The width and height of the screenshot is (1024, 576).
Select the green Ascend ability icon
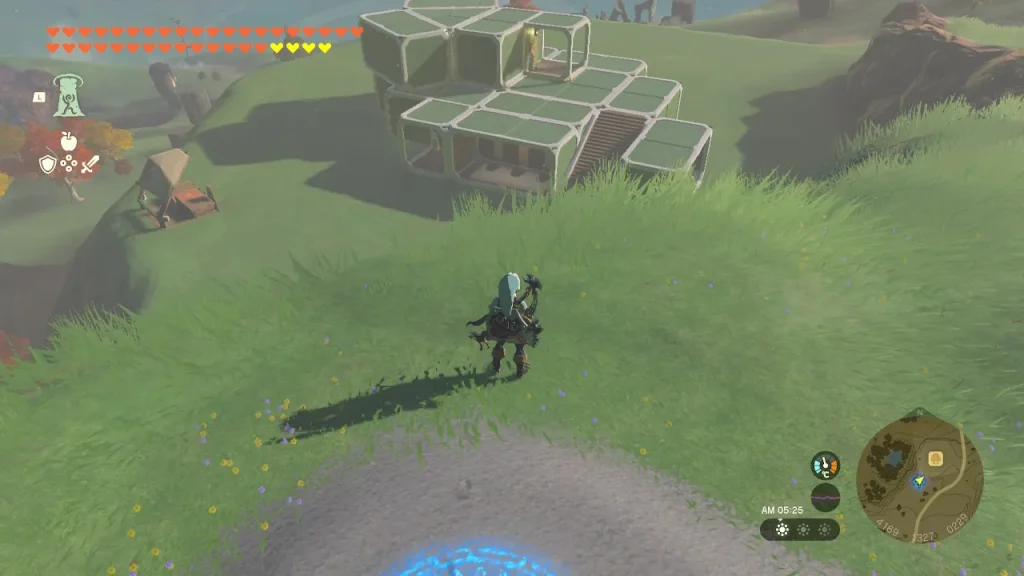click(68, 98)
